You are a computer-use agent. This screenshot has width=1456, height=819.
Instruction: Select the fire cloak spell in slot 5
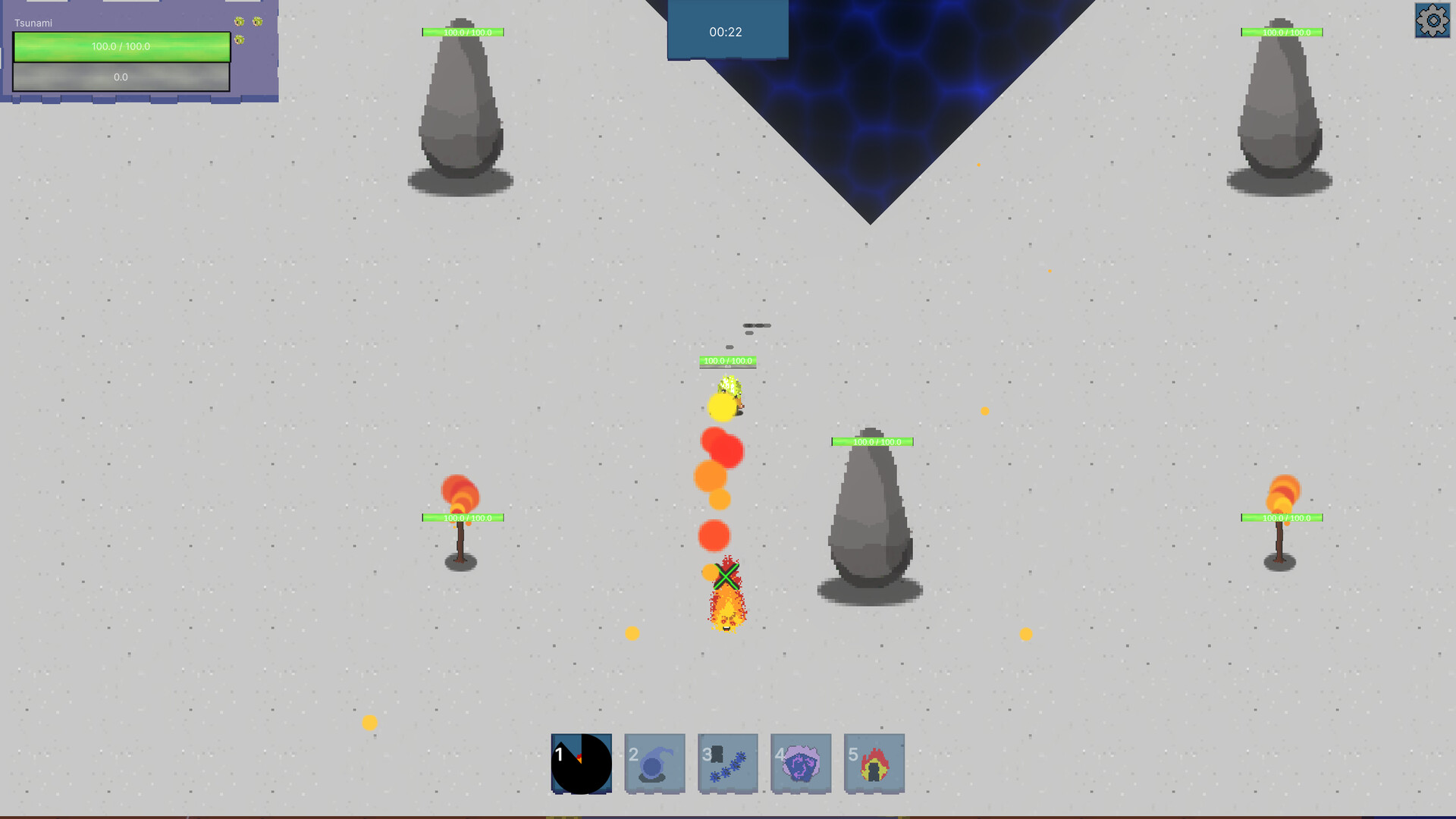coord(873,763)
